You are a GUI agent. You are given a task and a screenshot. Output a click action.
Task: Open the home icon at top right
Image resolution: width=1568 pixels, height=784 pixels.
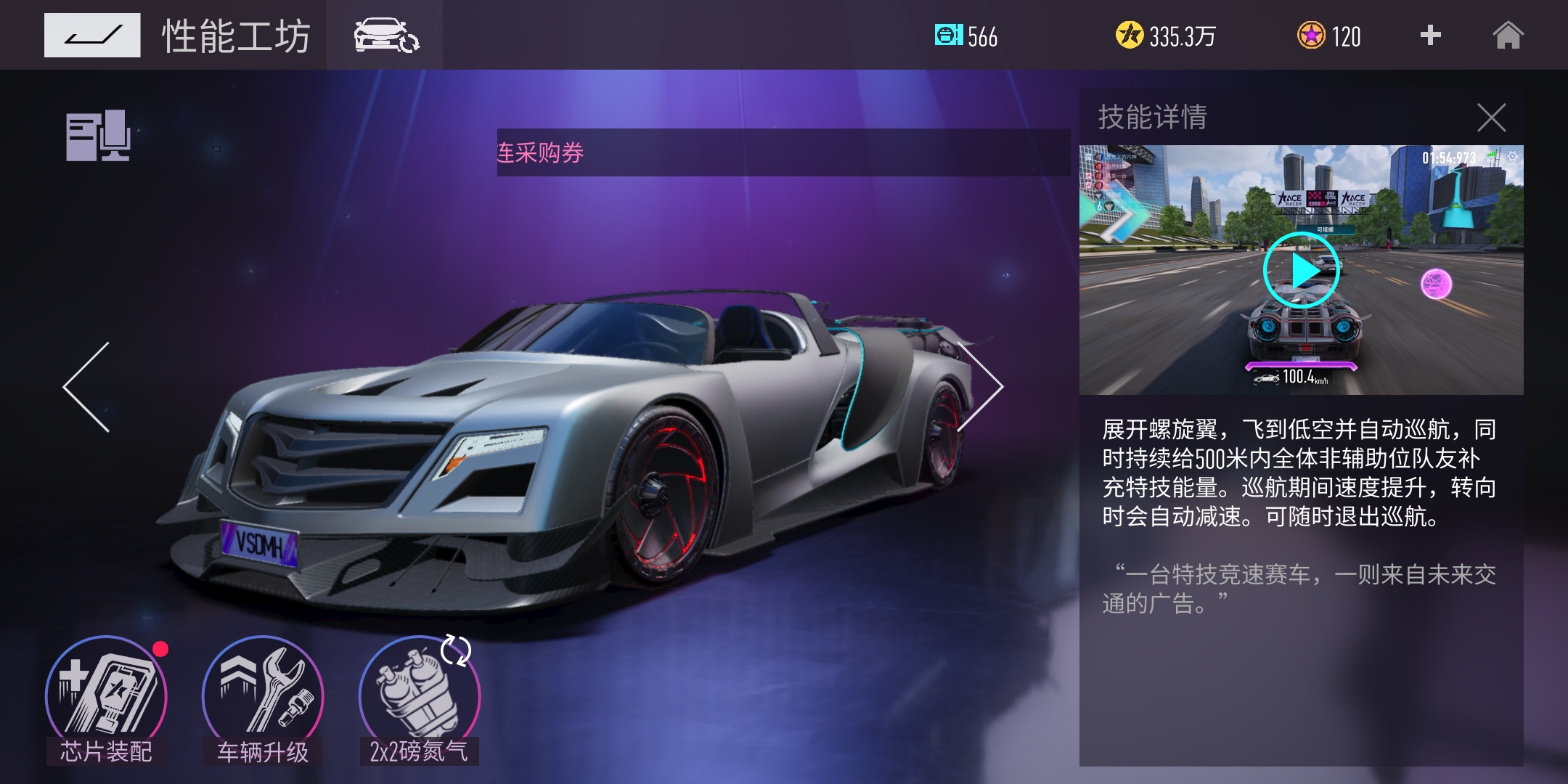click(1510, 36)
